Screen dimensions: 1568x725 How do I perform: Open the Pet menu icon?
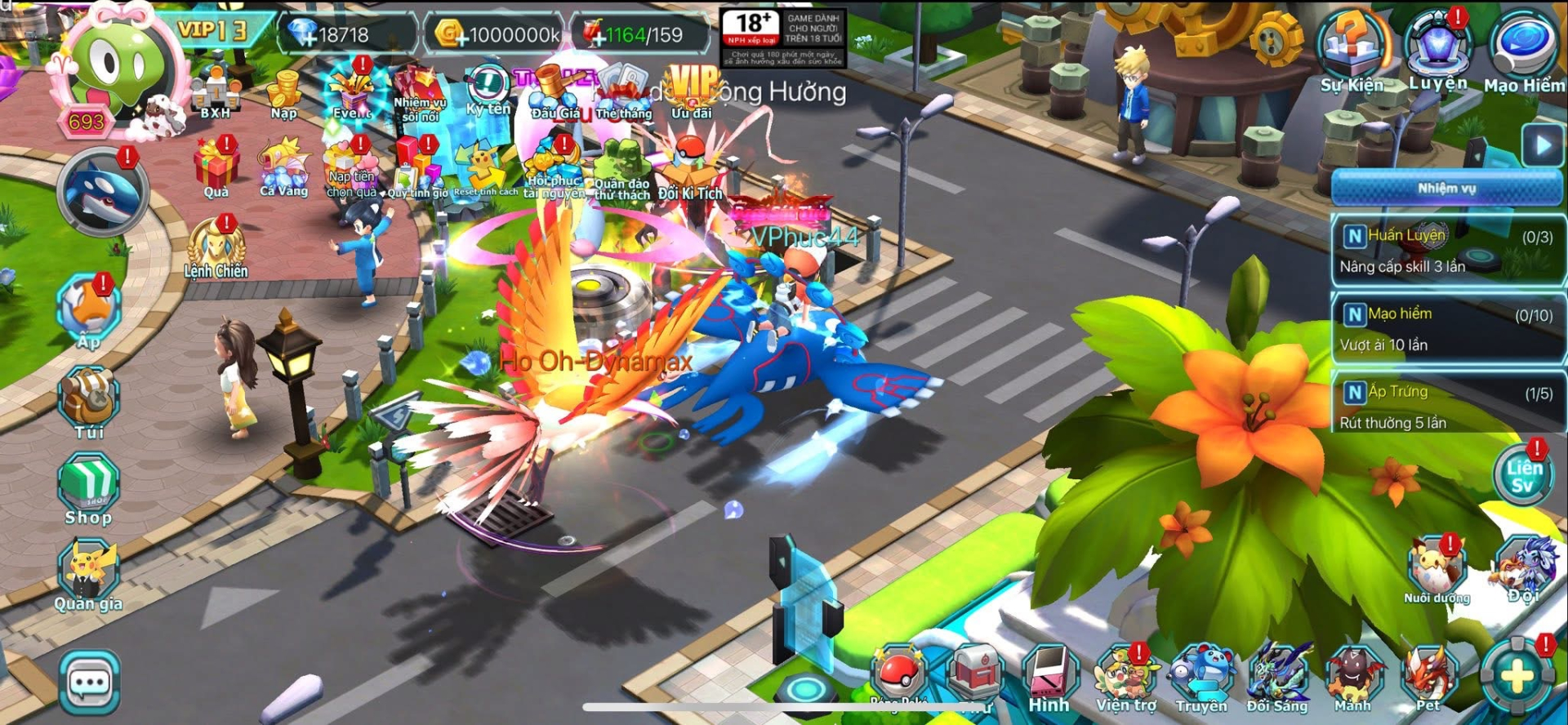coord(1429,678)
